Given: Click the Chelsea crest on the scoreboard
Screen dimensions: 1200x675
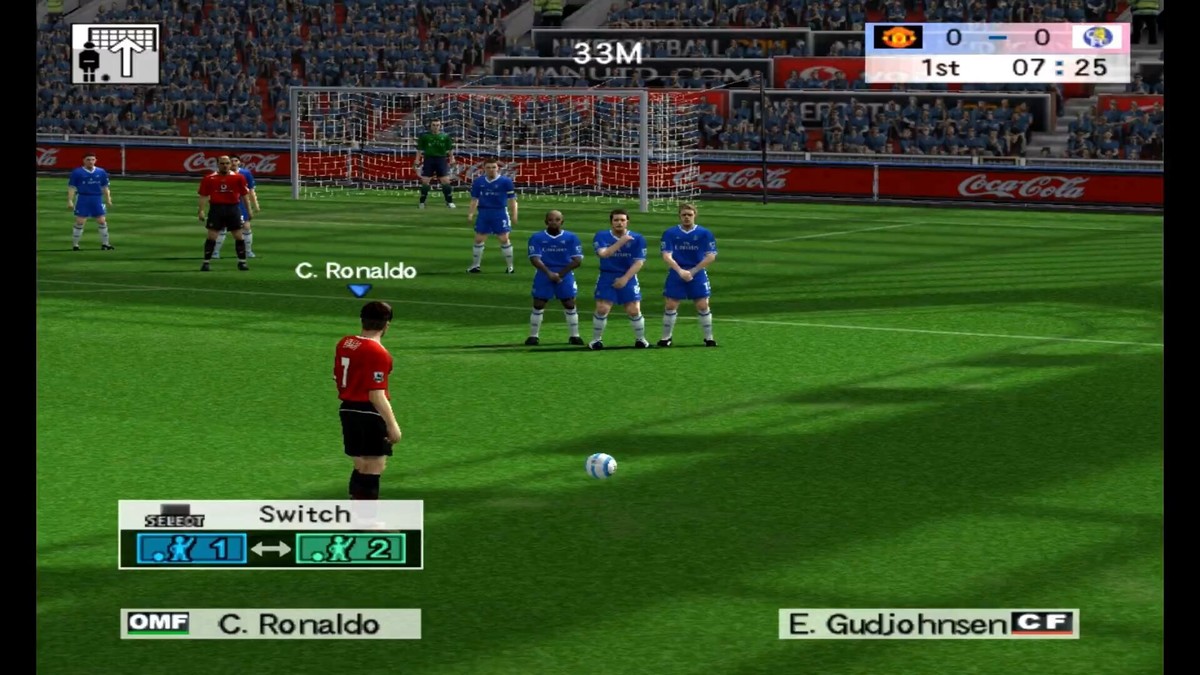Looking at the screenshot, I should pyautogui.click(x=1098, y=38).
